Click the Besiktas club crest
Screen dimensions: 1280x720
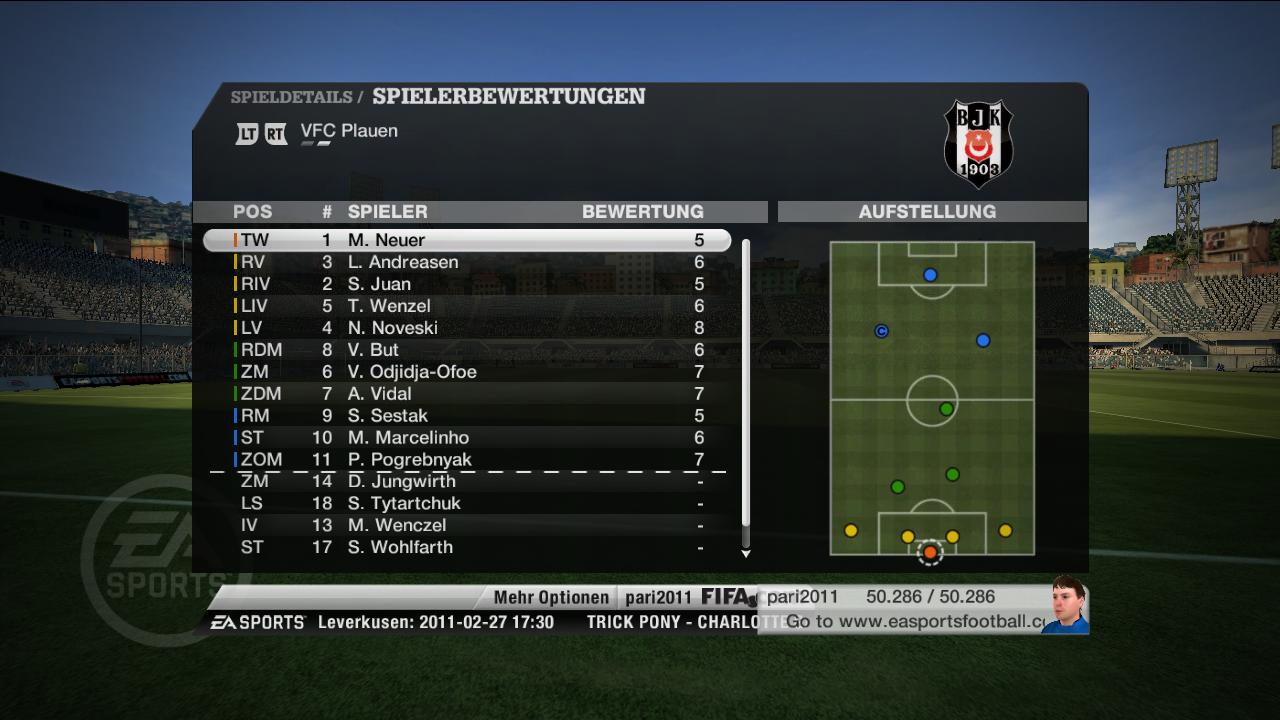coord(979,143)
